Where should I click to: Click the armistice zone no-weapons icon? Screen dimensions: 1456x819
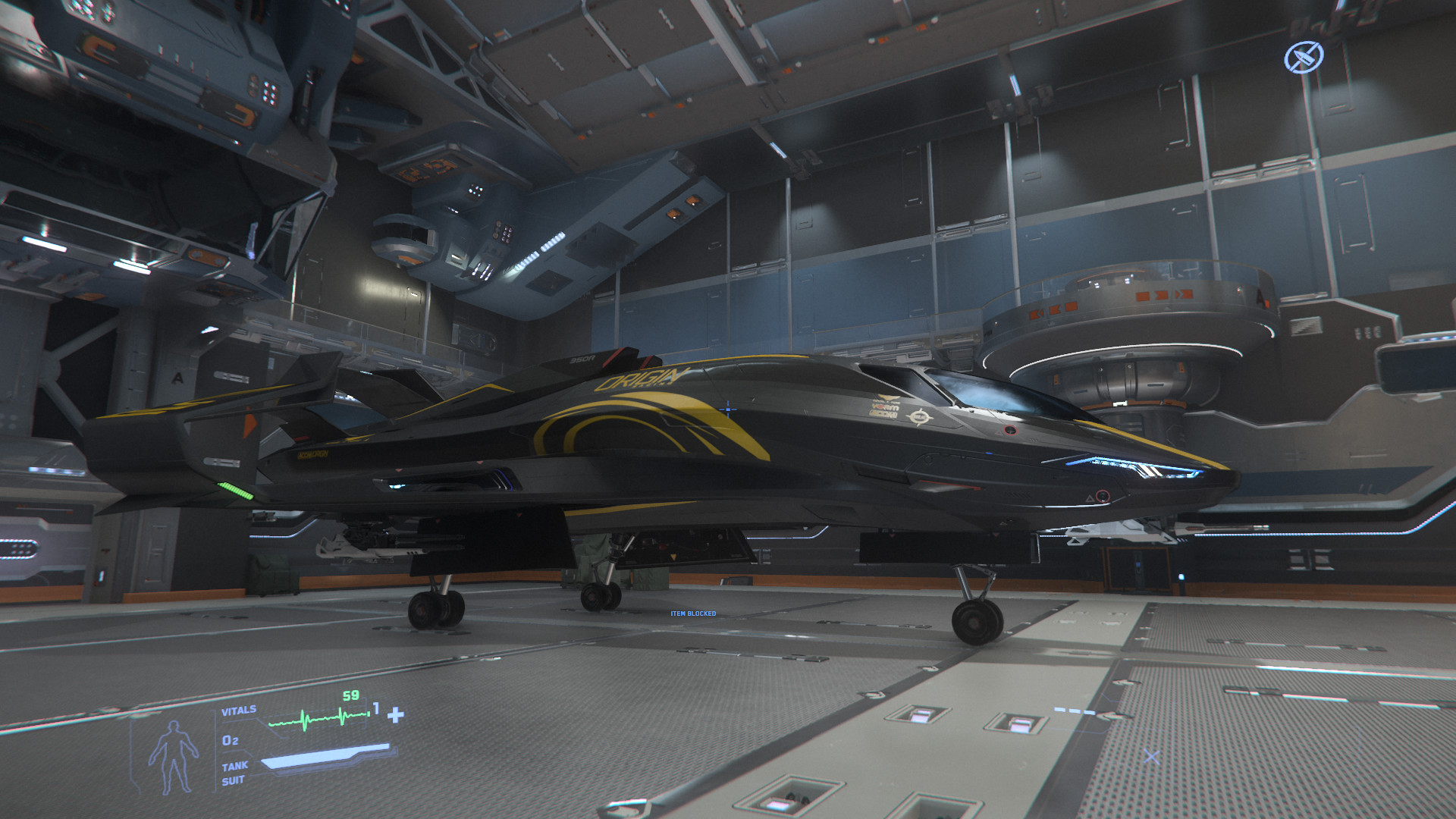(1303, 57)
